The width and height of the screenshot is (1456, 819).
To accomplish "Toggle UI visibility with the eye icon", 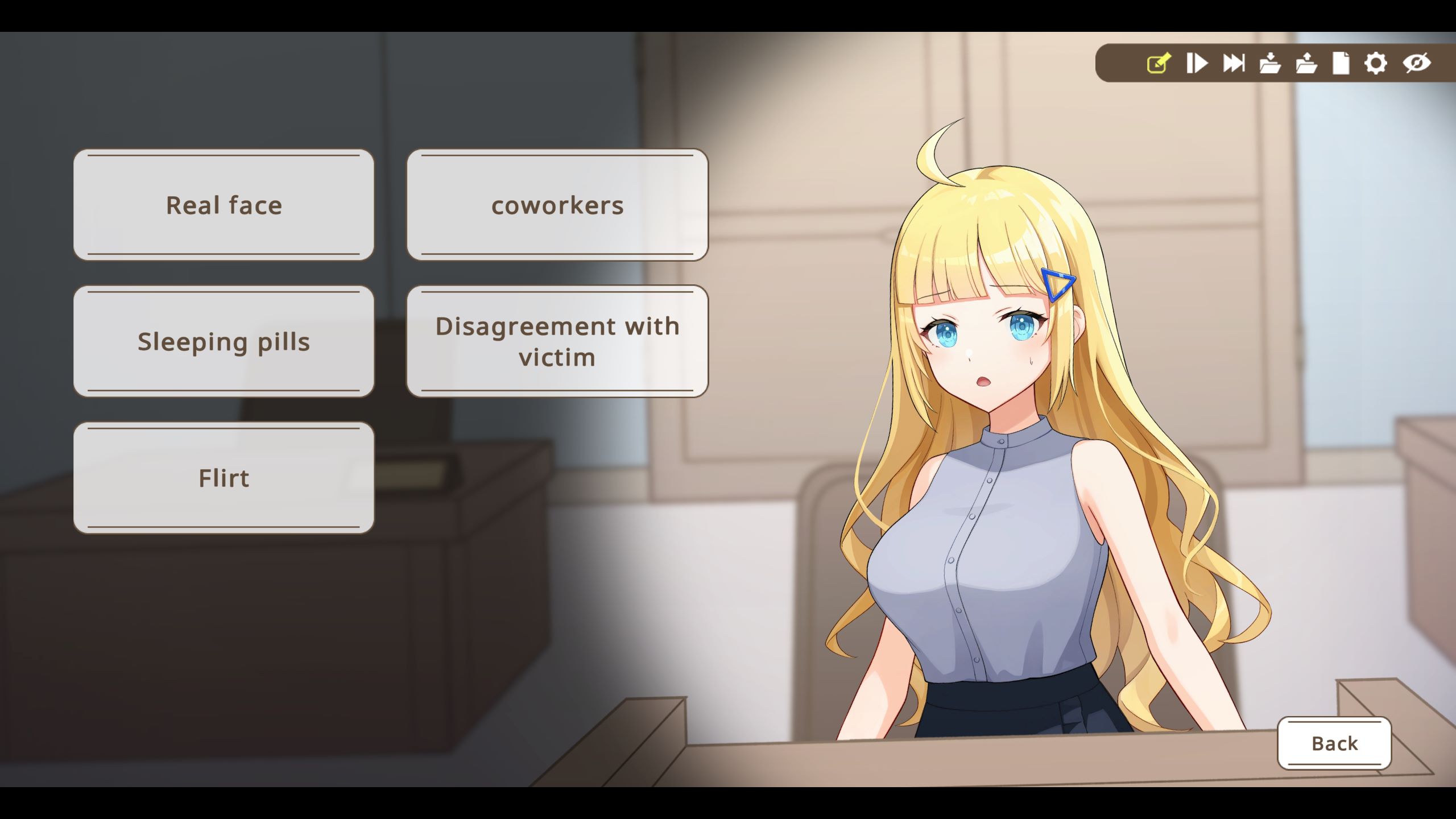I will pyautogui.click(x=1414, y=64).
